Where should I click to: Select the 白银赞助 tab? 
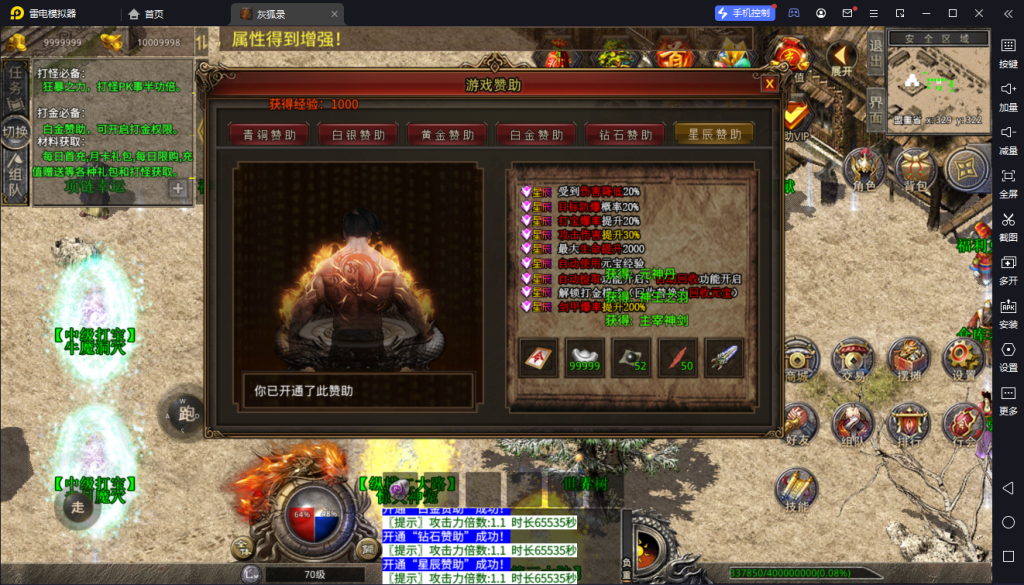(352, 135)
